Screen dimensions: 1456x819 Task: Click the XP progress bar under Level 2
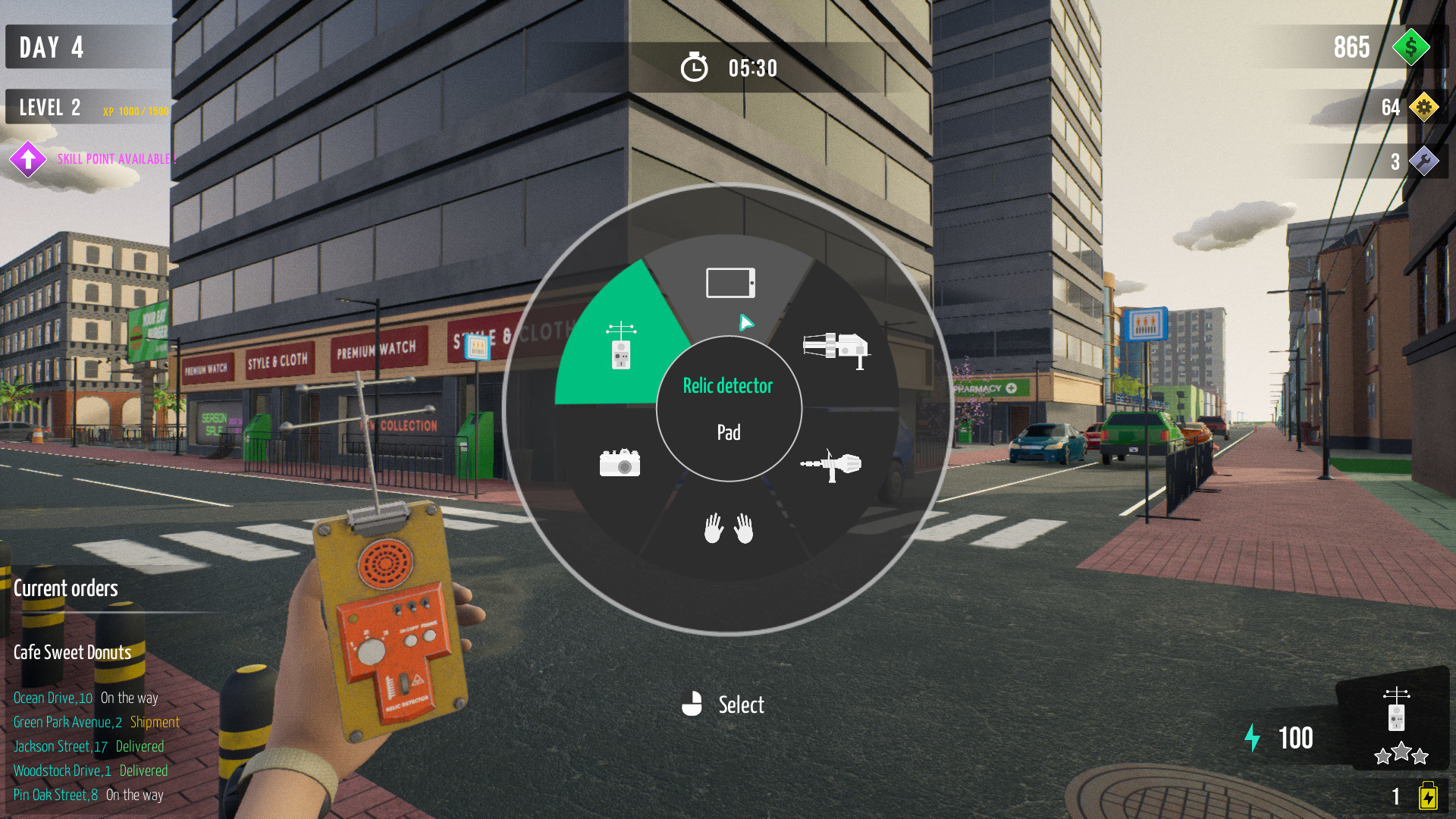click(x=135, y=111)
